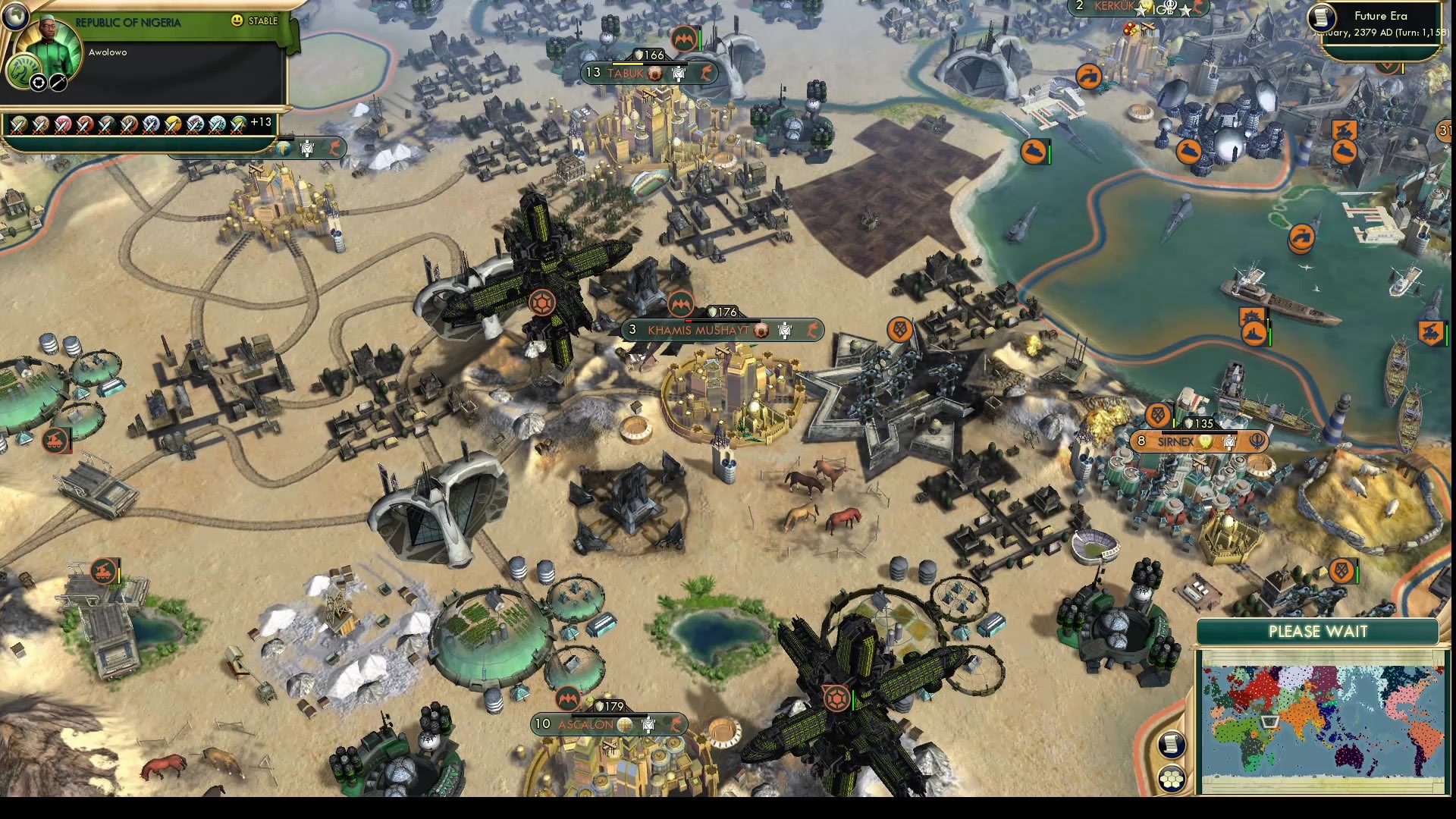Click the smiley STABLE happiness indicator
Screen dimensions: 1456x819
(237, 22)
